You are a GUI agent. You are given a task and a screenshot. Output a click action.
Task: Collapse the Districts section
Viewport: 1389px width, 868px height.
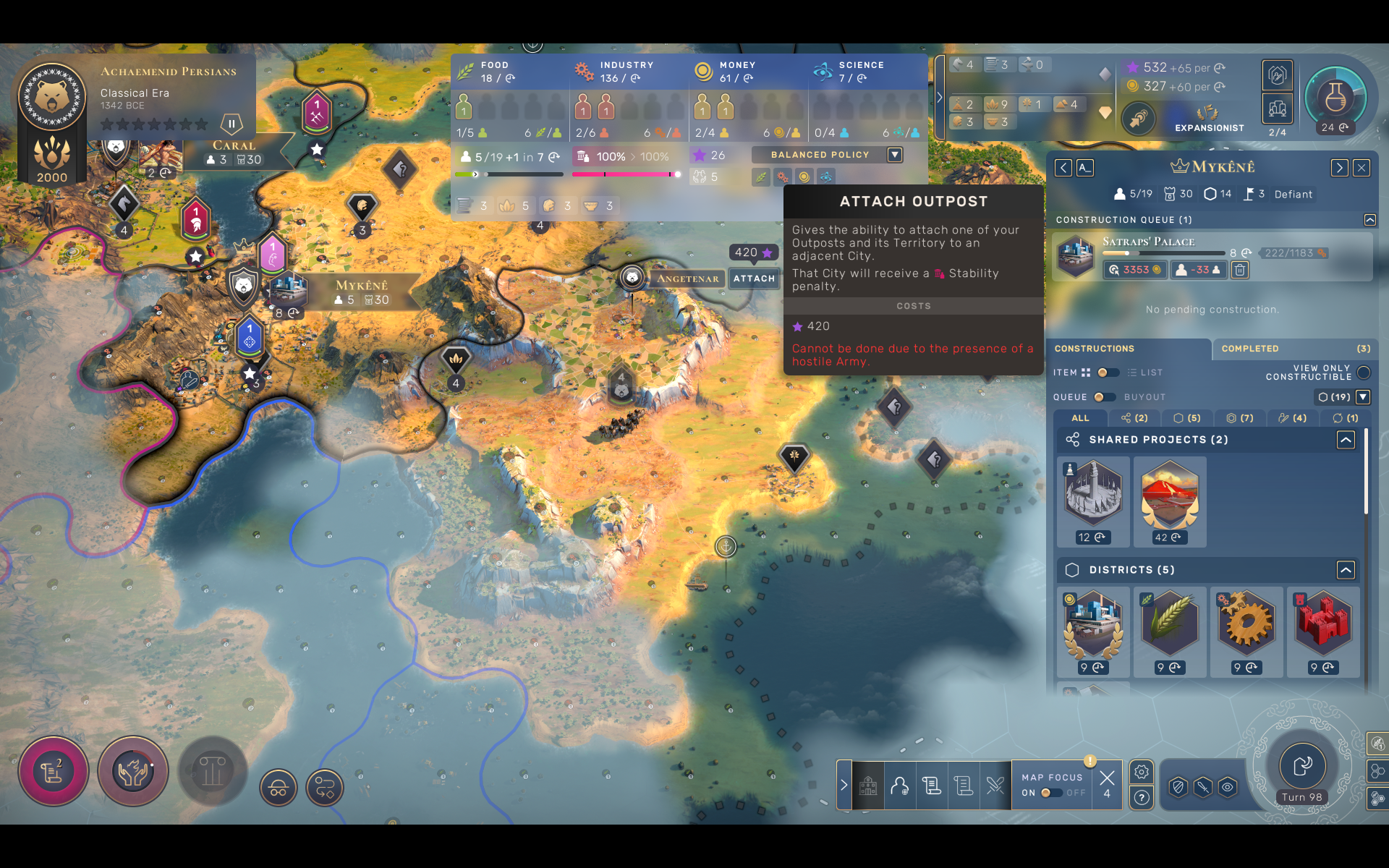(1346, 570)
